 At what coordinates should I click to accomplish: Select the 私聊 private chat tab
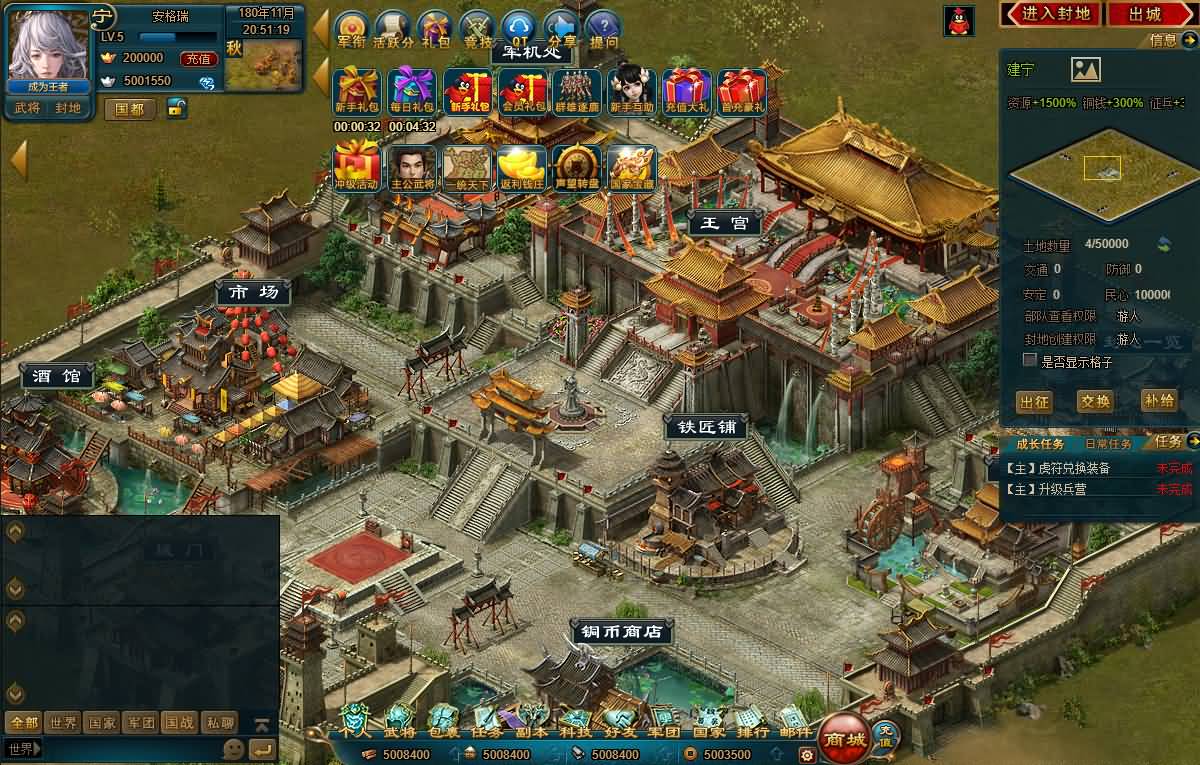click(x=220, y=722)
